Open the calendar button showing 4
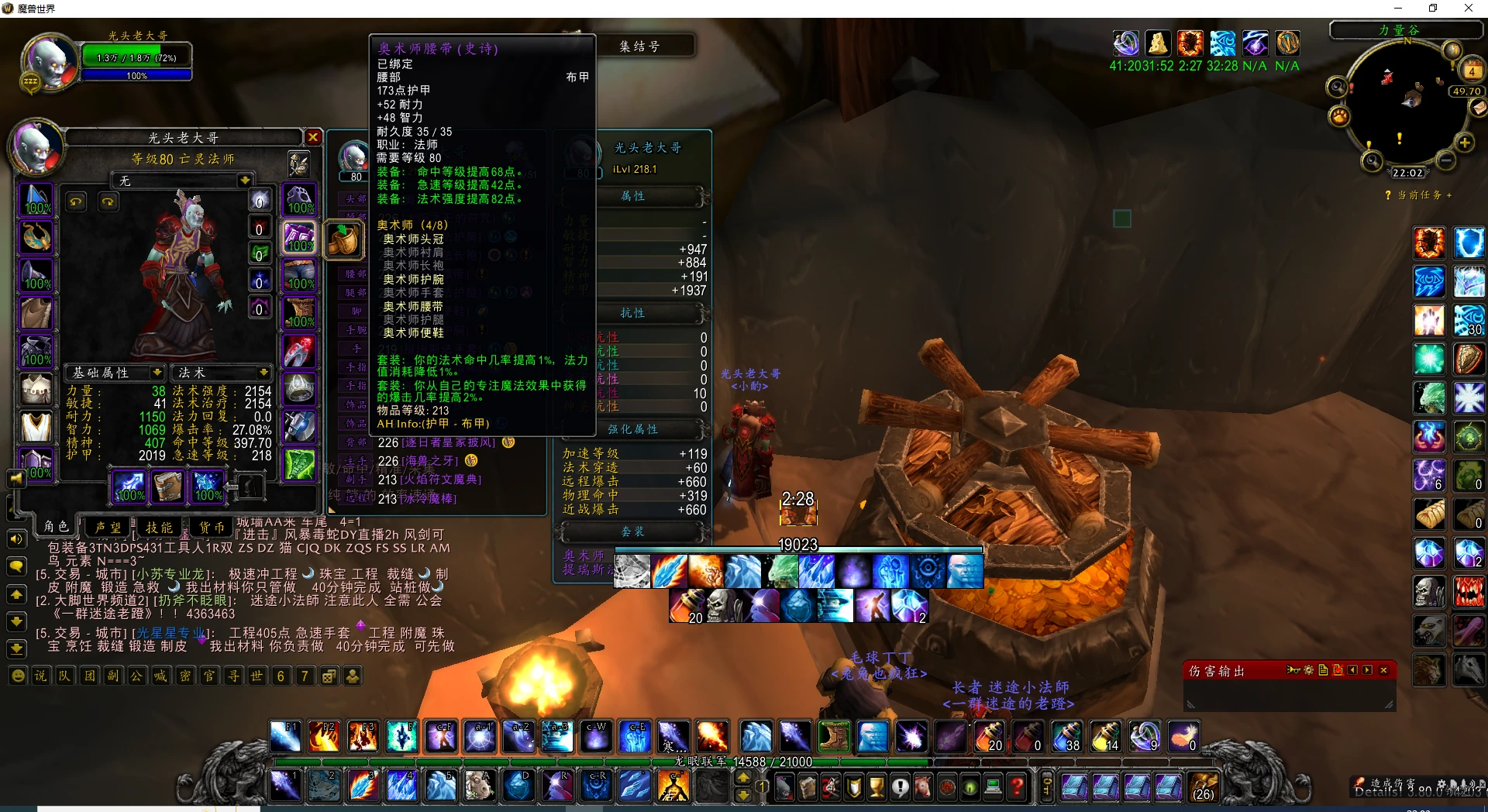This screenshot has width=1488, height=812. [x=1471, y=71]
